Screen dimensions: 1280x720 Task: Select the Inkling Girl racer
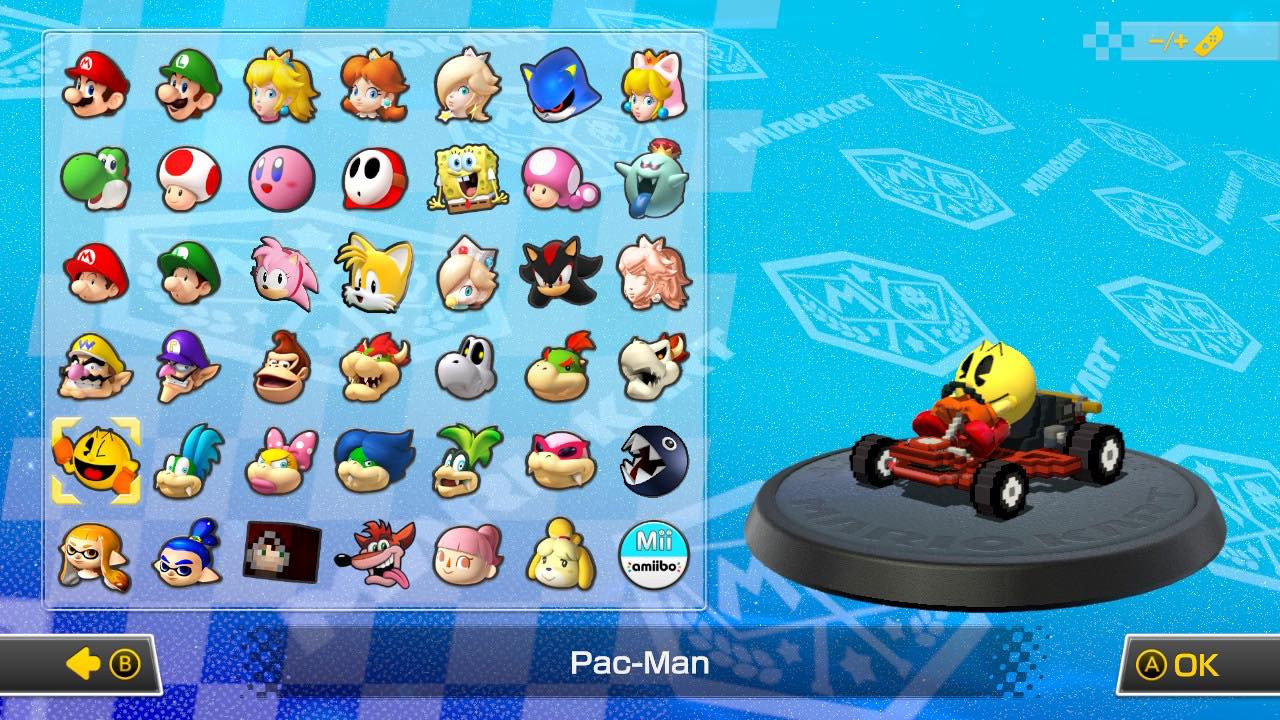[97, 556]
